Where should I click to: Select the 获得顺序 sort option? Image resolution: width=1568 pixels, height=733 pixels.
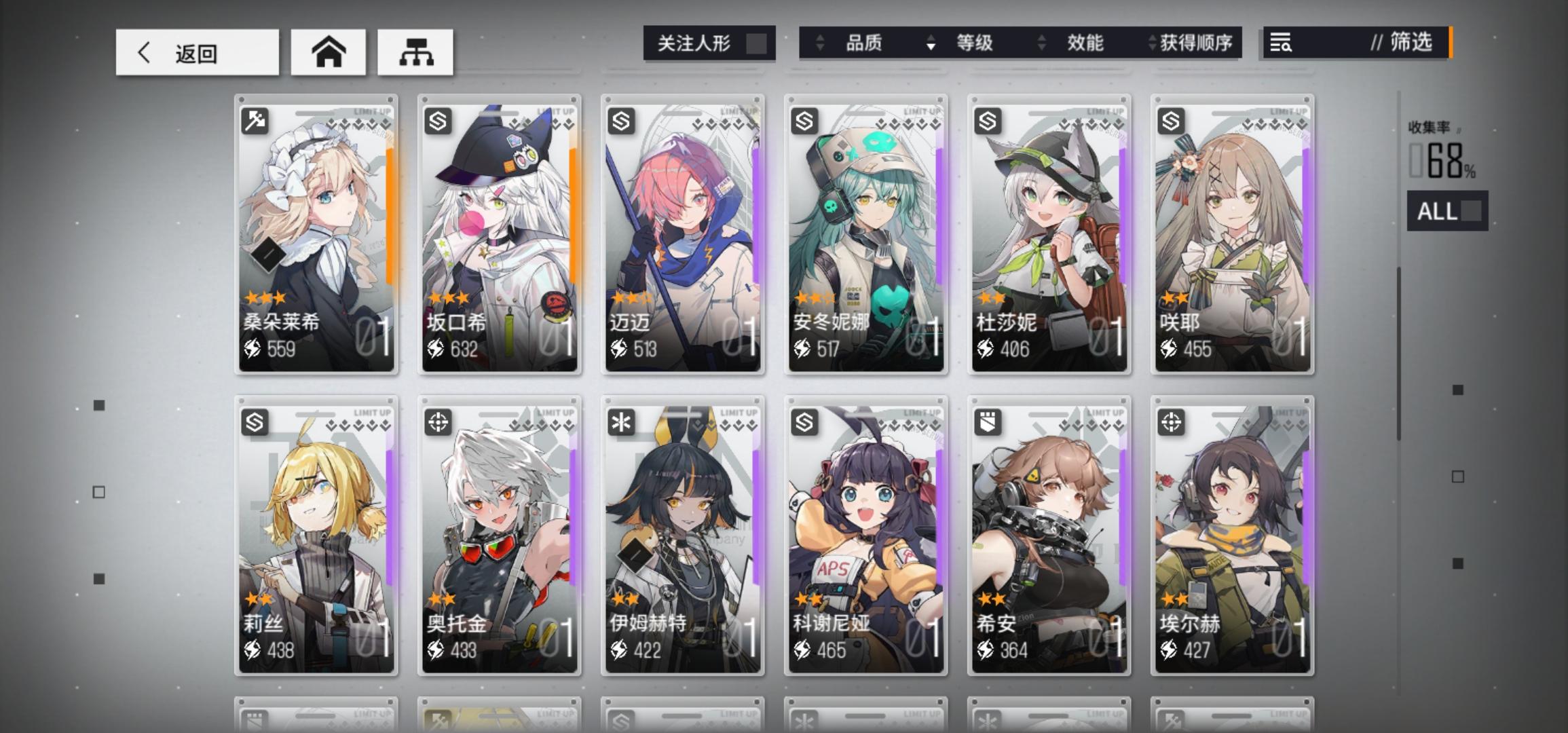pos(1198,43)
